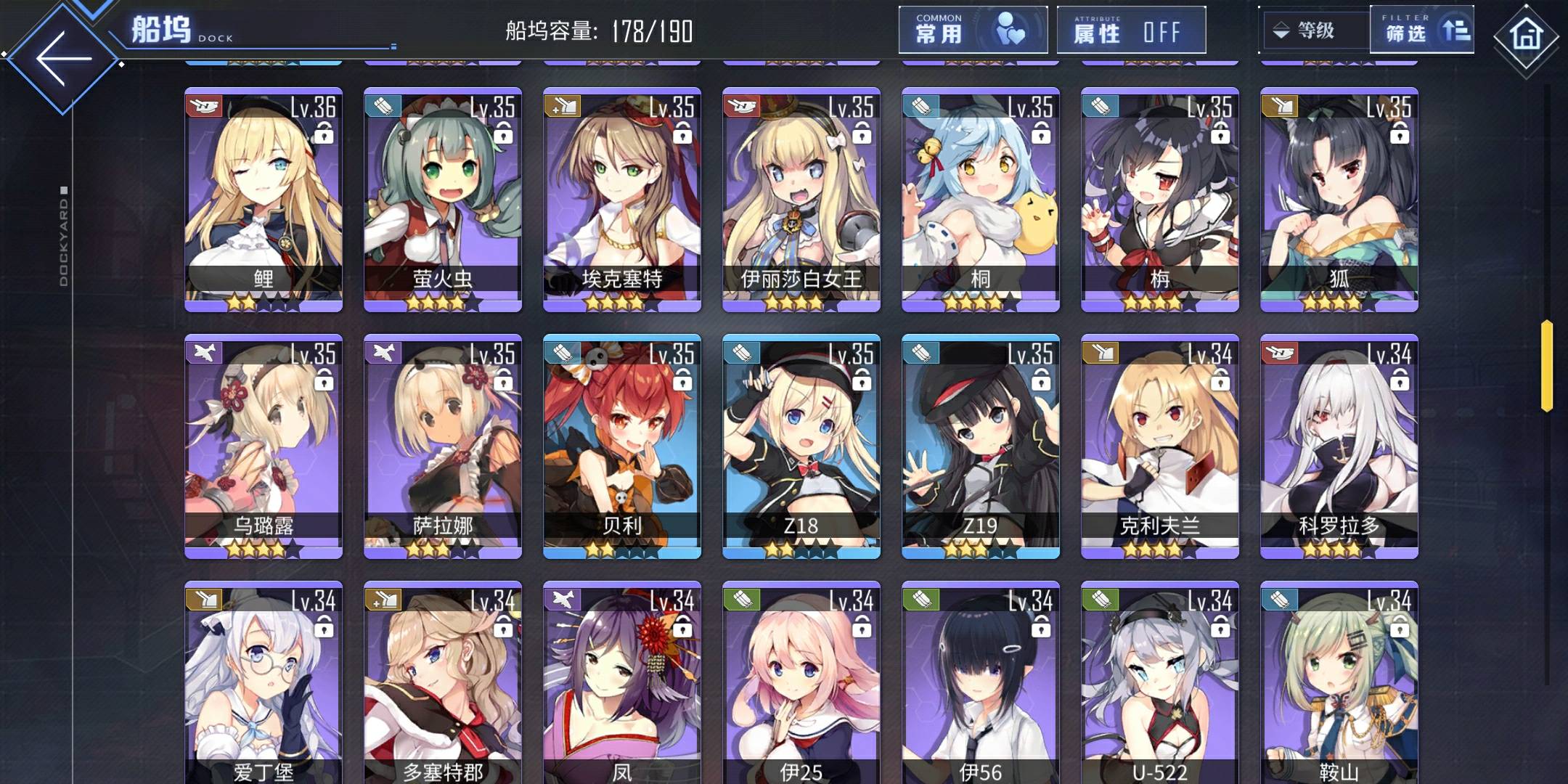Choose the 克利夫兰 ship card
The height and width of the screenshot is (784, 1568).
point(1160,446)
